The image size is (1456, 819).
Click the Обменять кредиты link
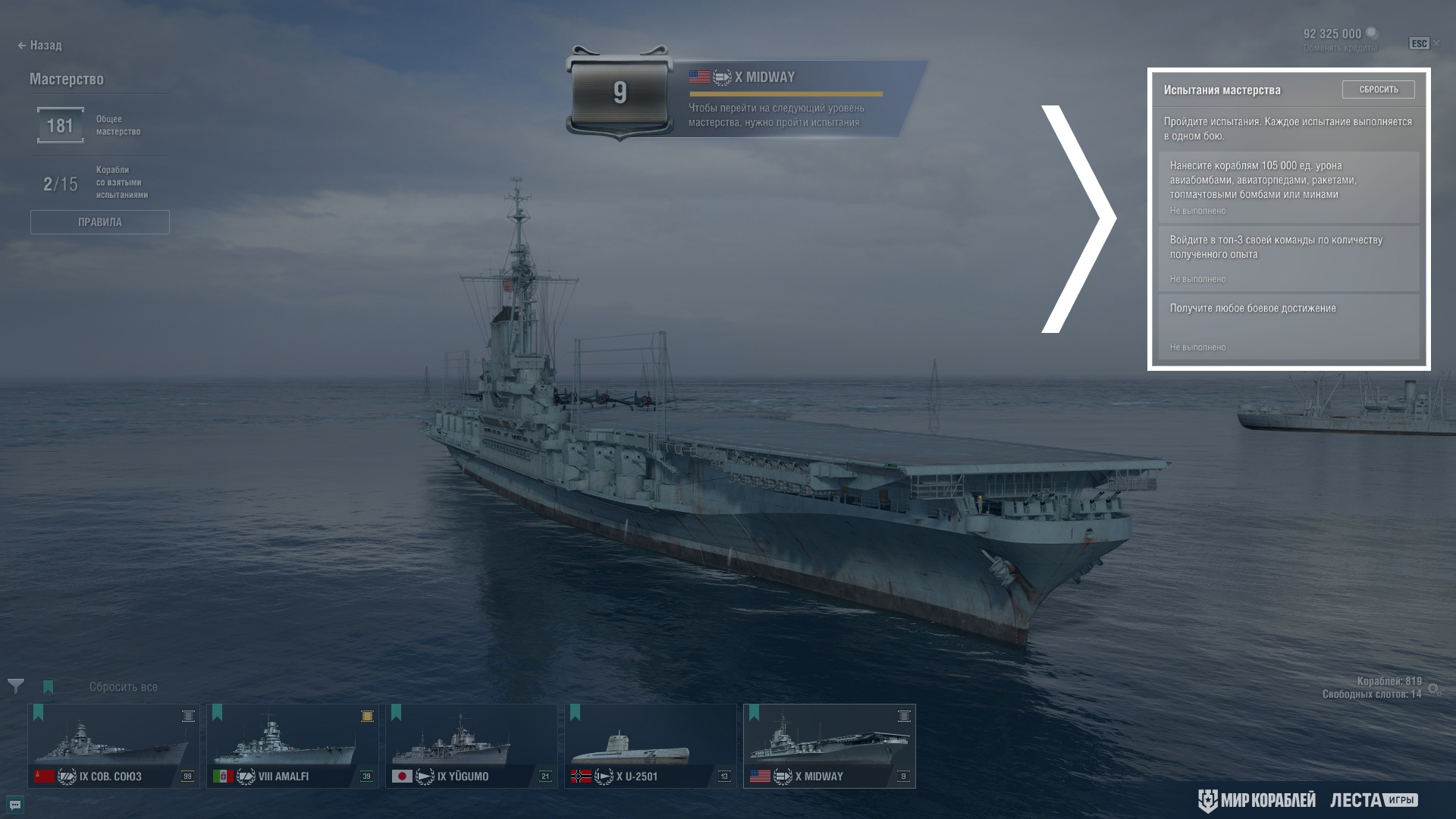coord(1340,48)
